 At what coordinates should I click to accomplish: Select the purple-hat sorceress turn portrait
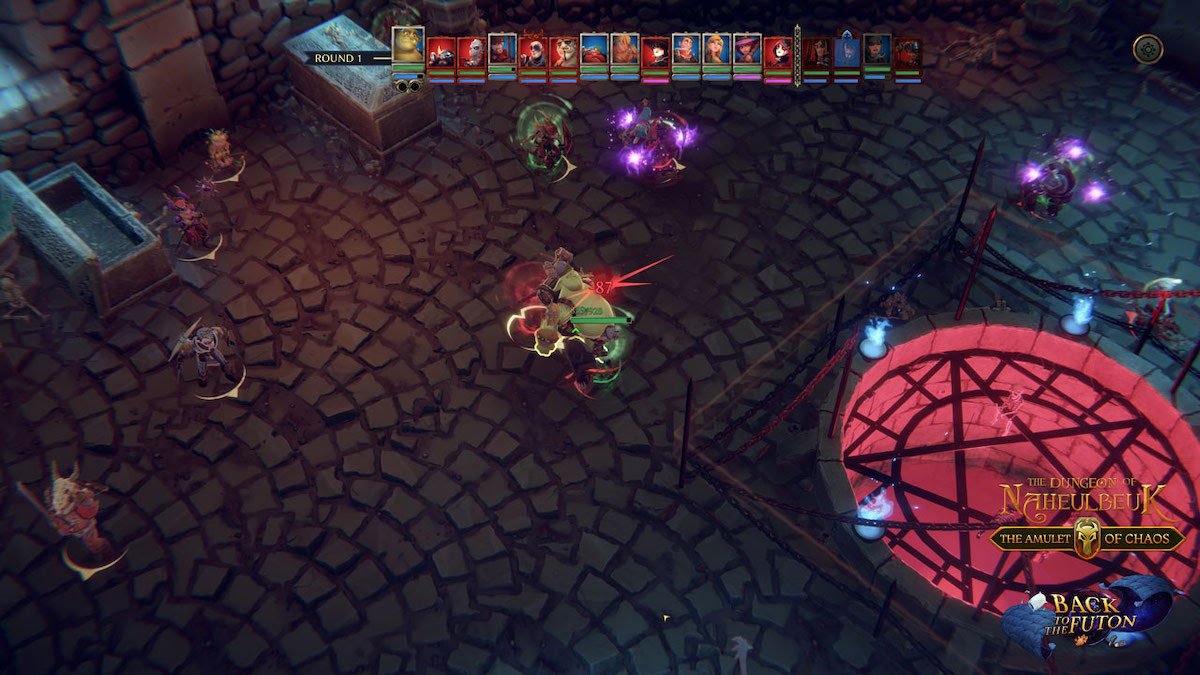pos(746,50)
